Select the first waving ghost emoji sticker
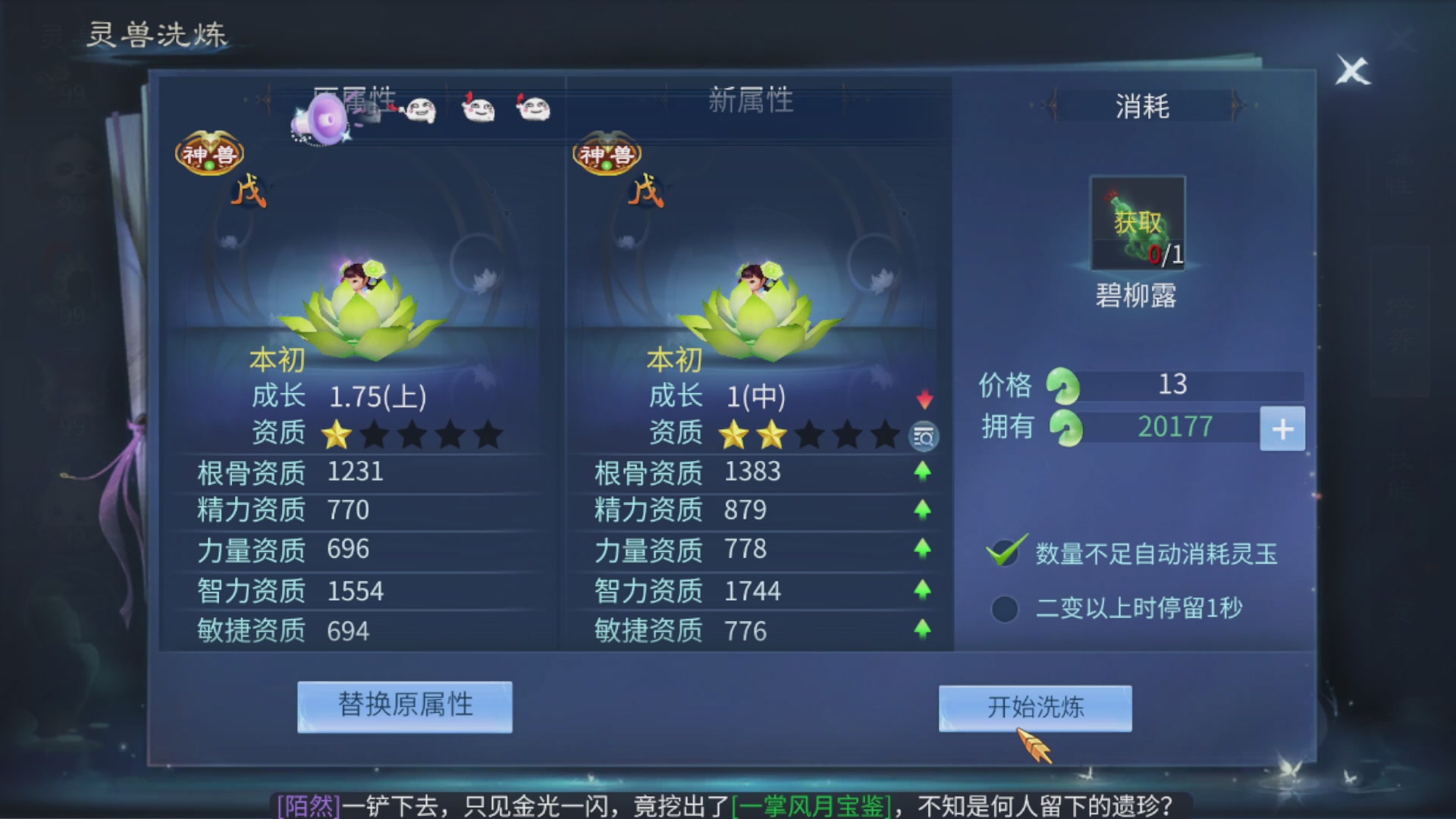The image size is (1456, 819). 422,111
